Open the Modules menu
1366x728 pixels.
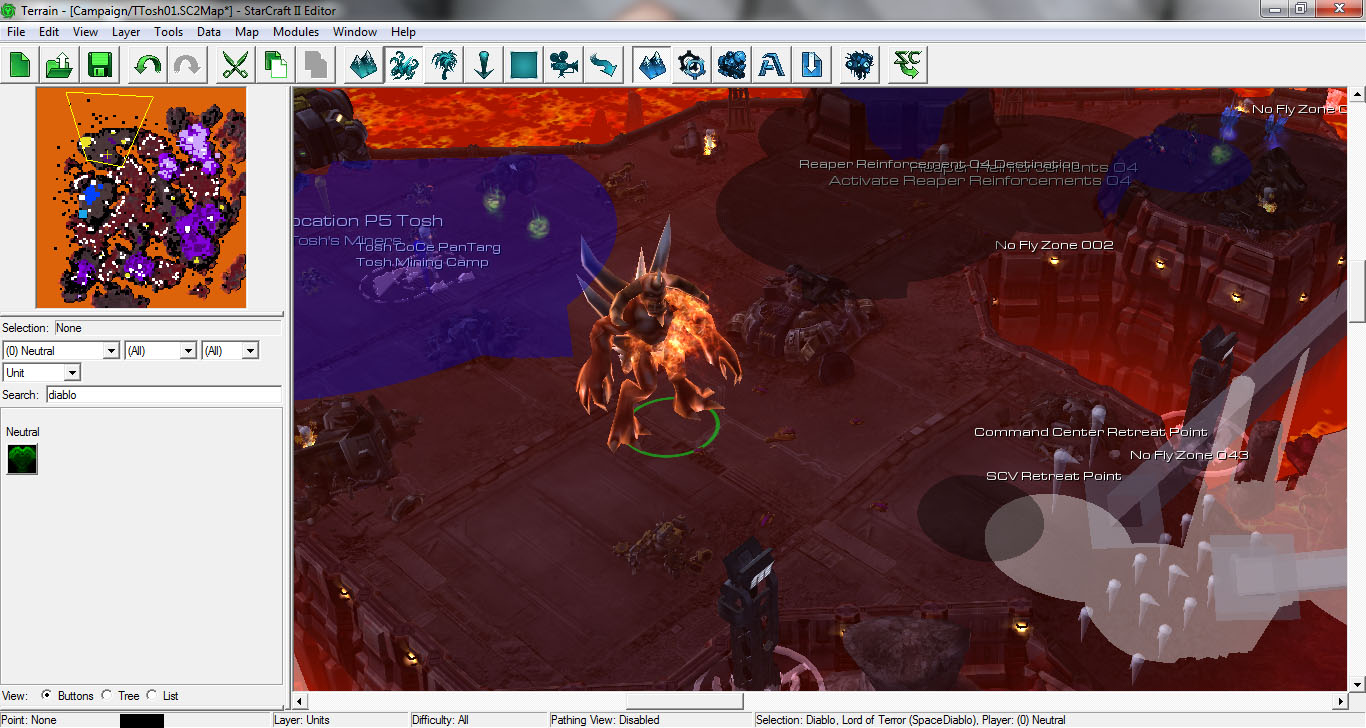[x=296, y=32]
